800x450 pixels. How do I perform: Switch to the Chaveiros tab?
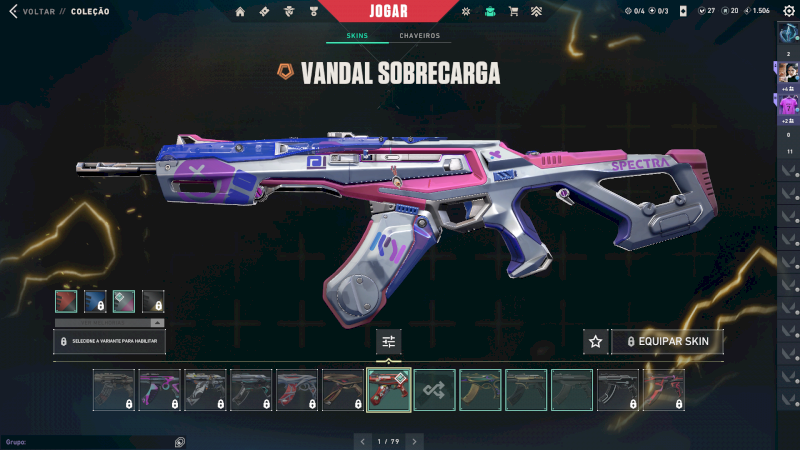click(x=419, y=36)
